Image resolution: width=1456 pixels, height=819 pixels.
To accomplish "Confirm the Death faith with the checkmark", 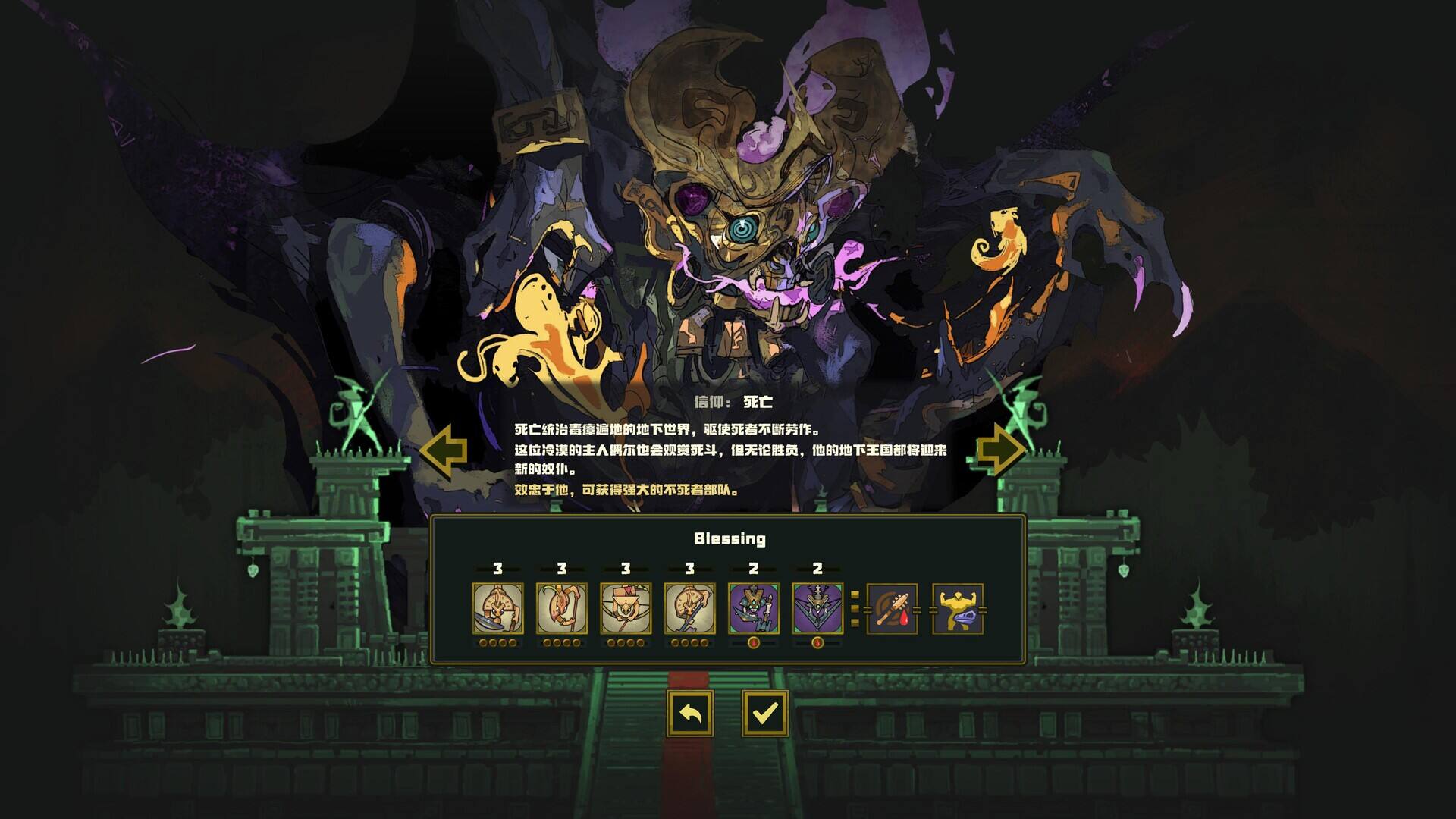I will (764, 713).
